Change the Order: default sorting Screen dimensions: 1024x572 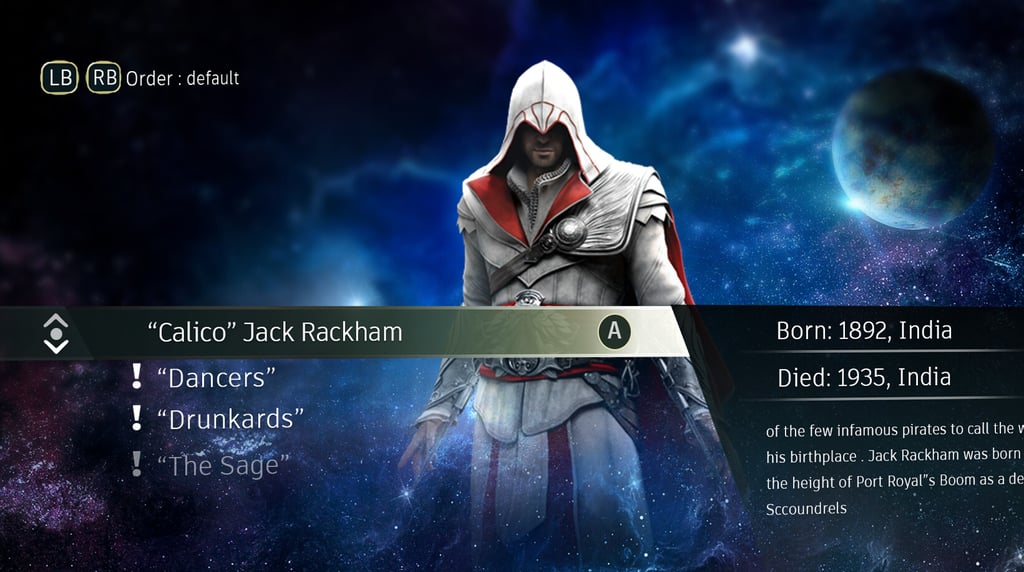click(x=182, y=78)
